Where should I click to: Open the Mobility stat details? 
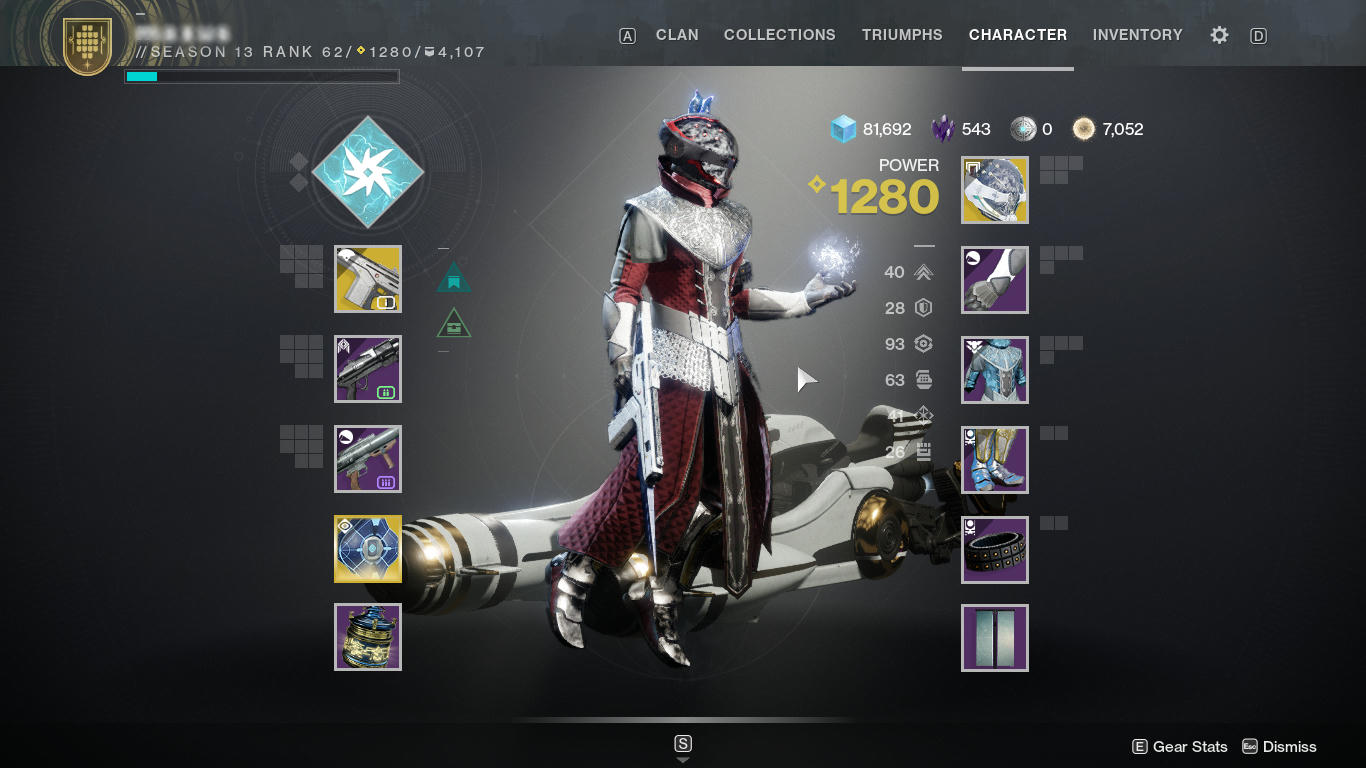922,271
